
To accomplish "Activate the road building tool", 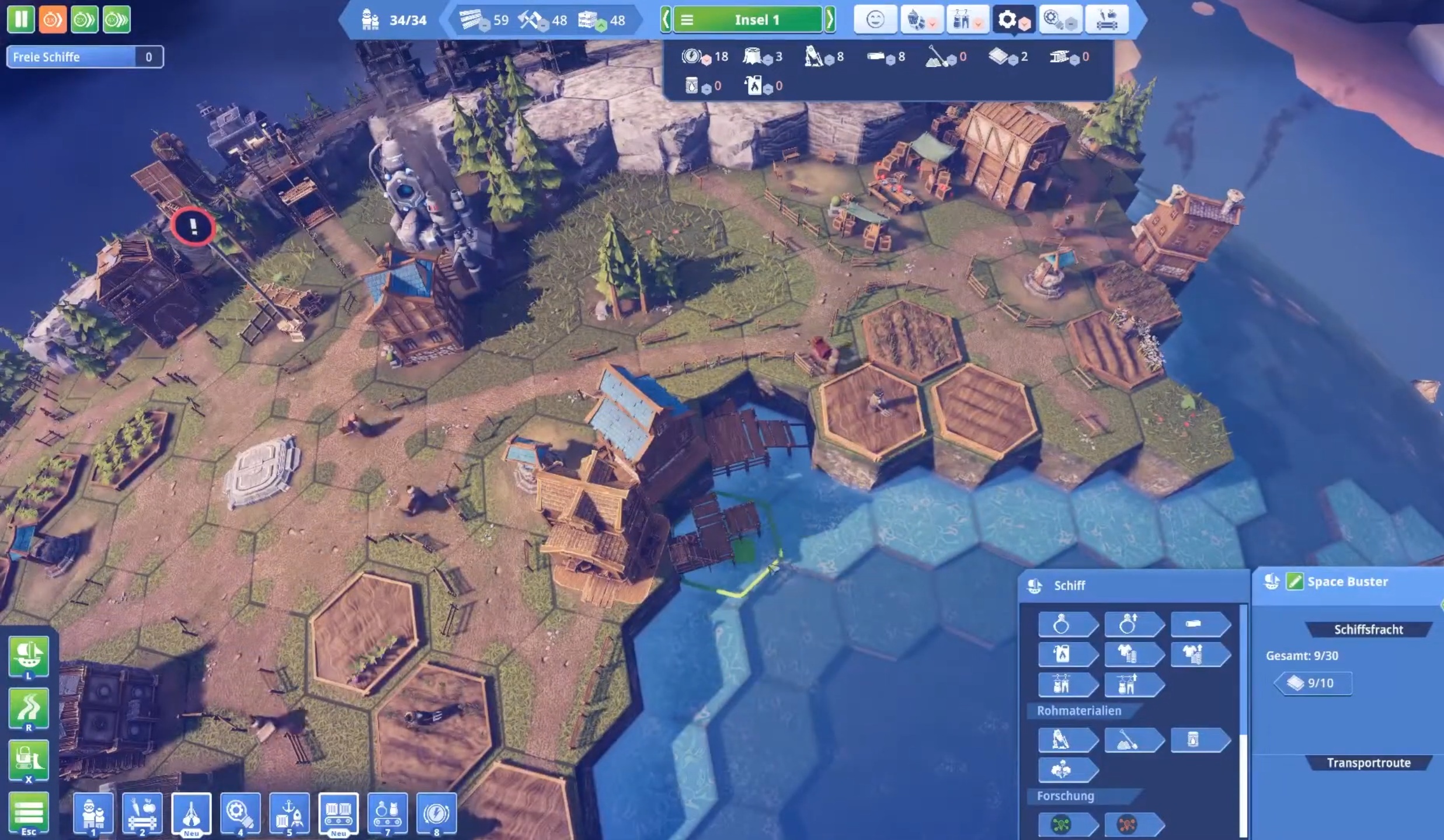I will (x=29, y=709).
